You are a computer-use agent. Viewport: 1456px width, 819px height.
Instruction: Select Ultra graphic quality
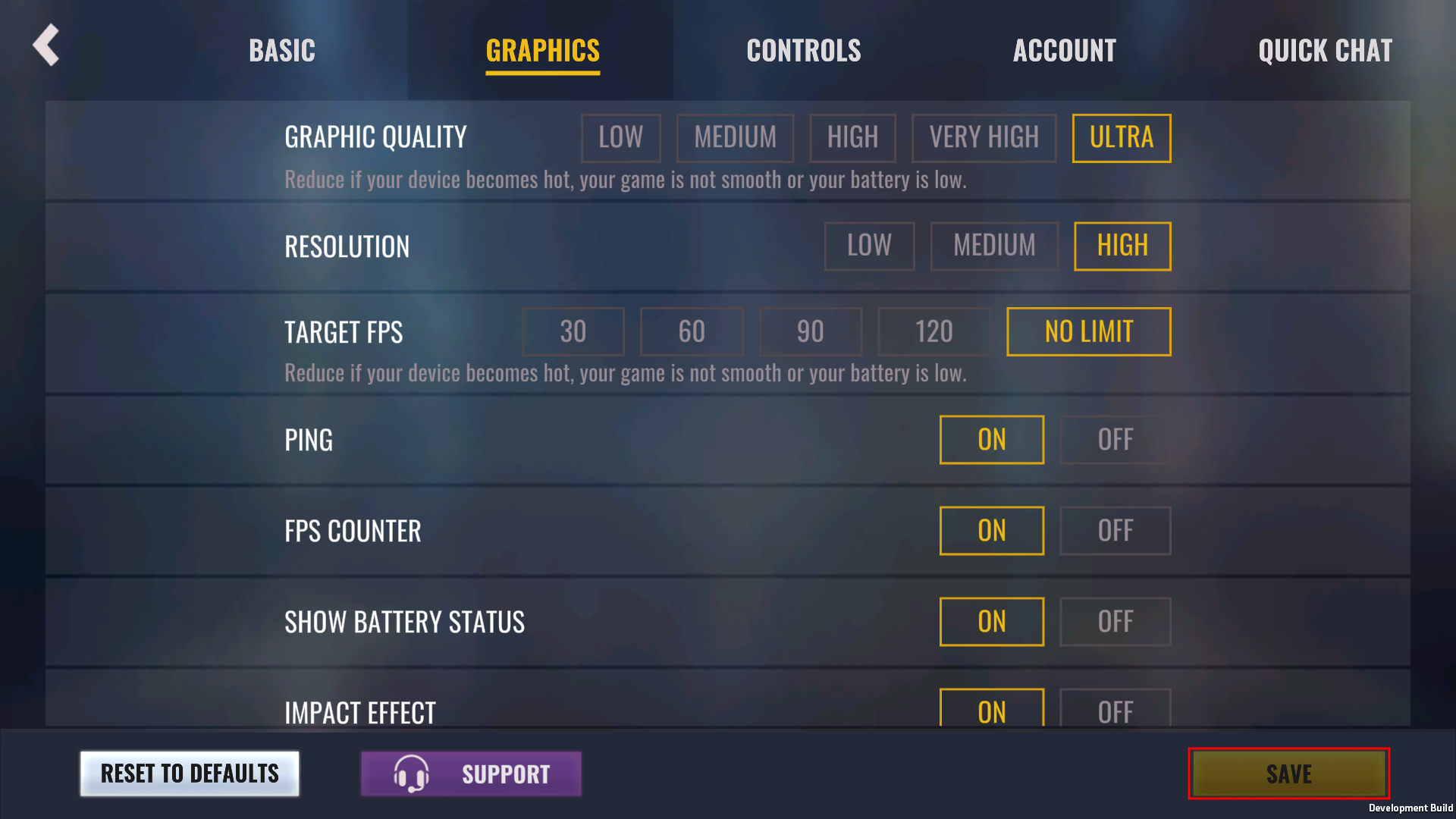click(x=1121, y=138)
